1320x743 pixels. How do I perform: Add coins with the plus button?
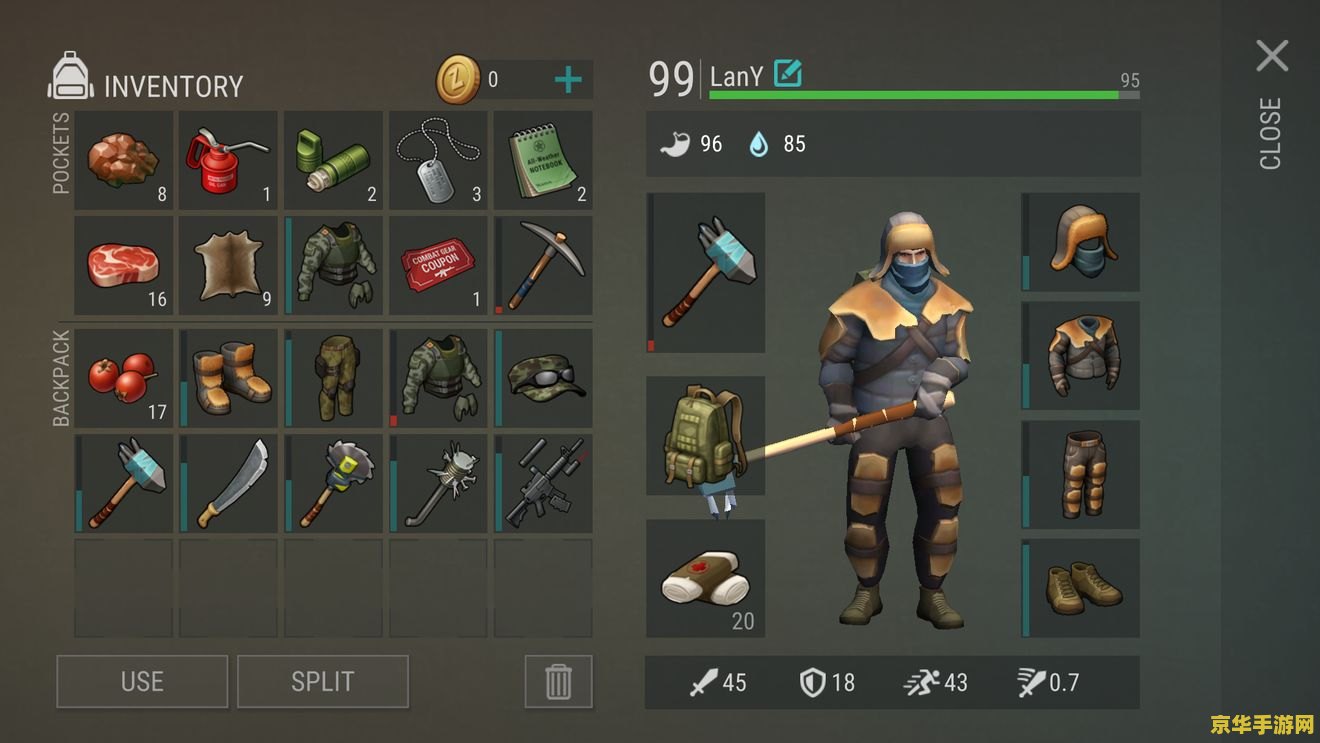coord(567,80)
